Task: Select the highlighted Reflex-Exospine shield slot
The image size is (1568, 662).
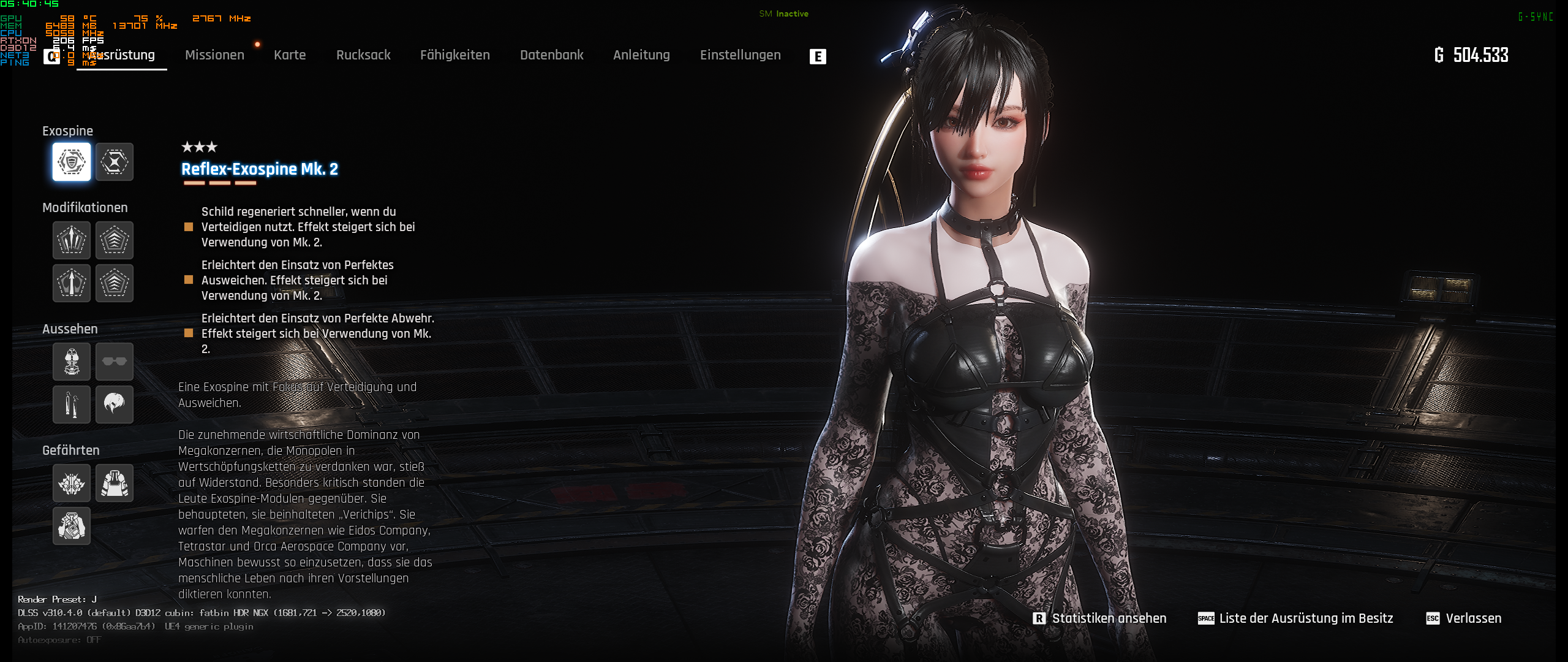Action: [72, 162]
